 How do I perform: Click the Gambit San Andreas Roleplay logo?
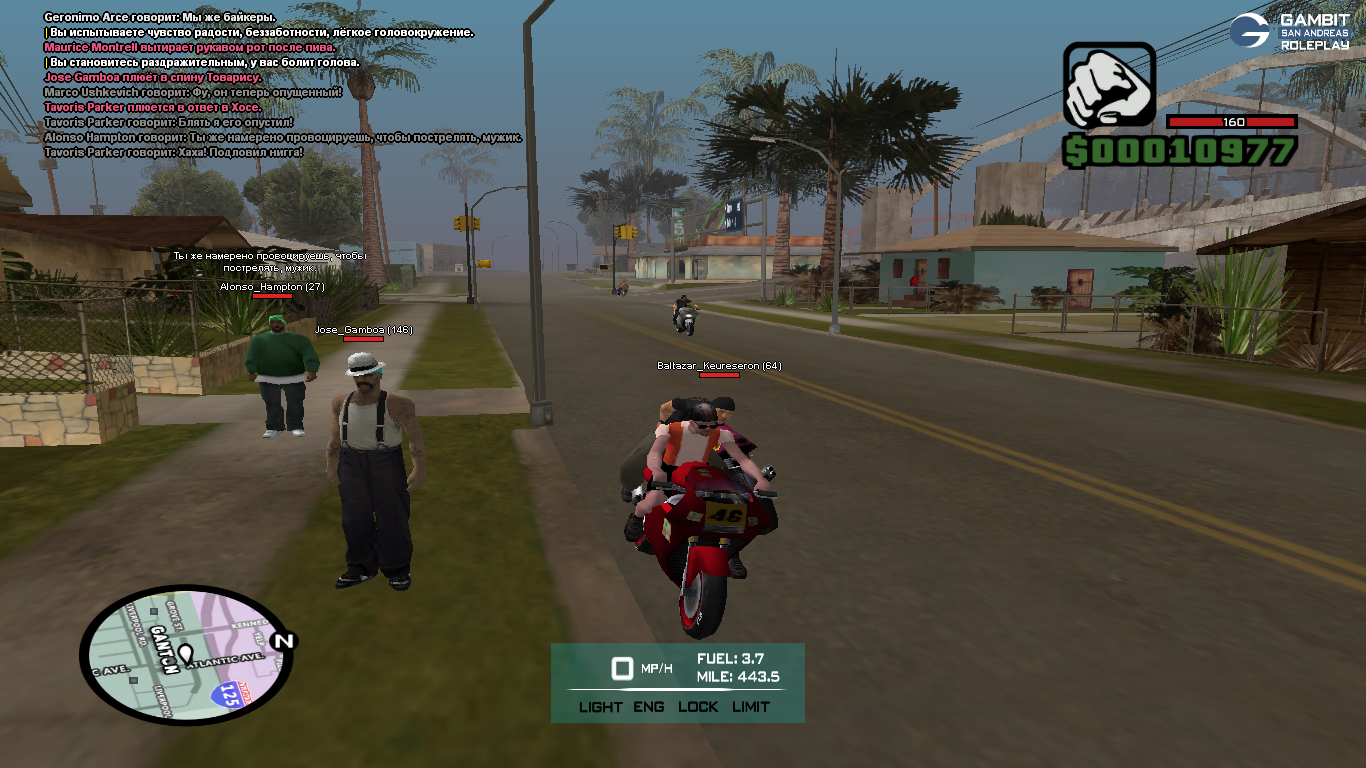1289,32
